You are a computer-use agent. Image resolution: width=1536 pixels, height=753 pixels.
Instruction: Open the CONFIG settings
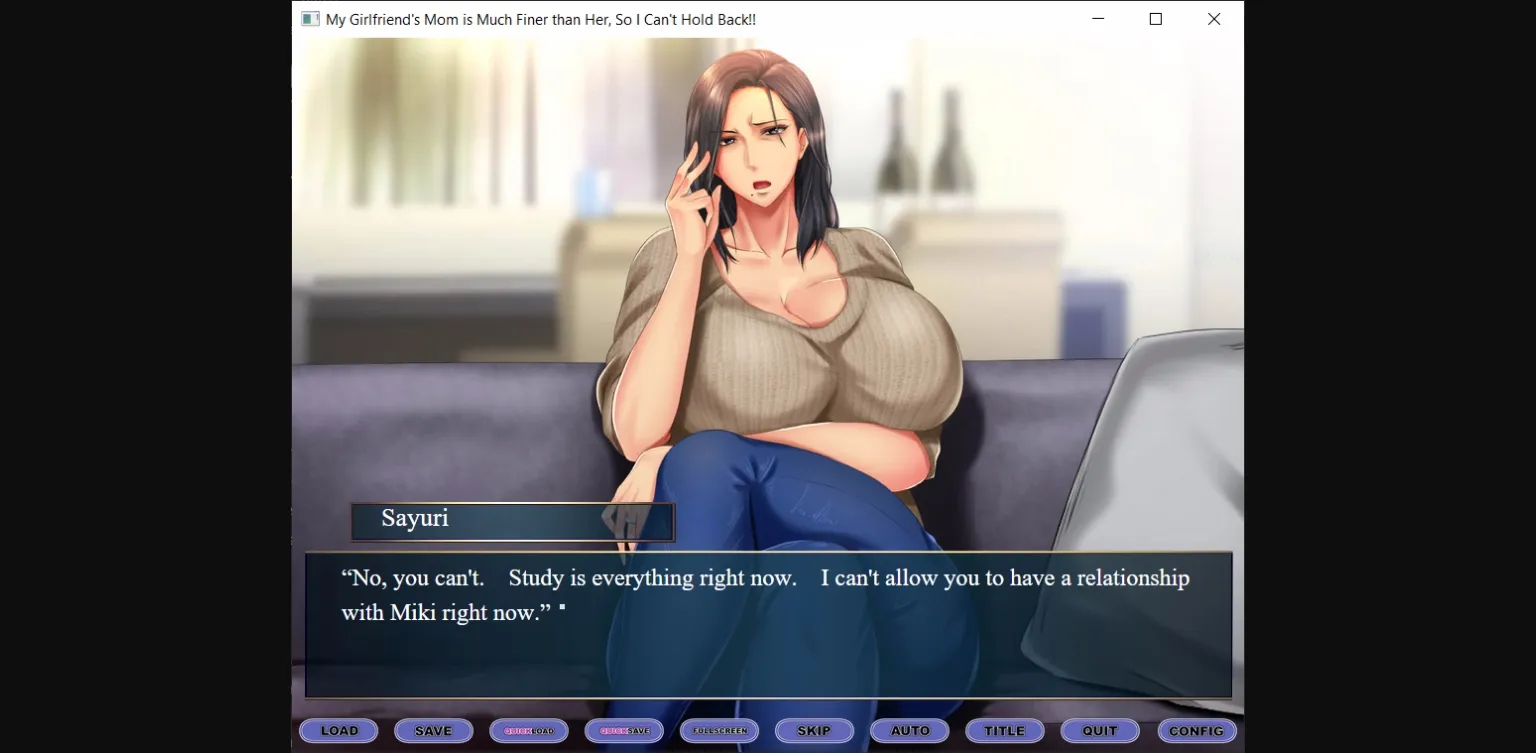[1196, 730]
